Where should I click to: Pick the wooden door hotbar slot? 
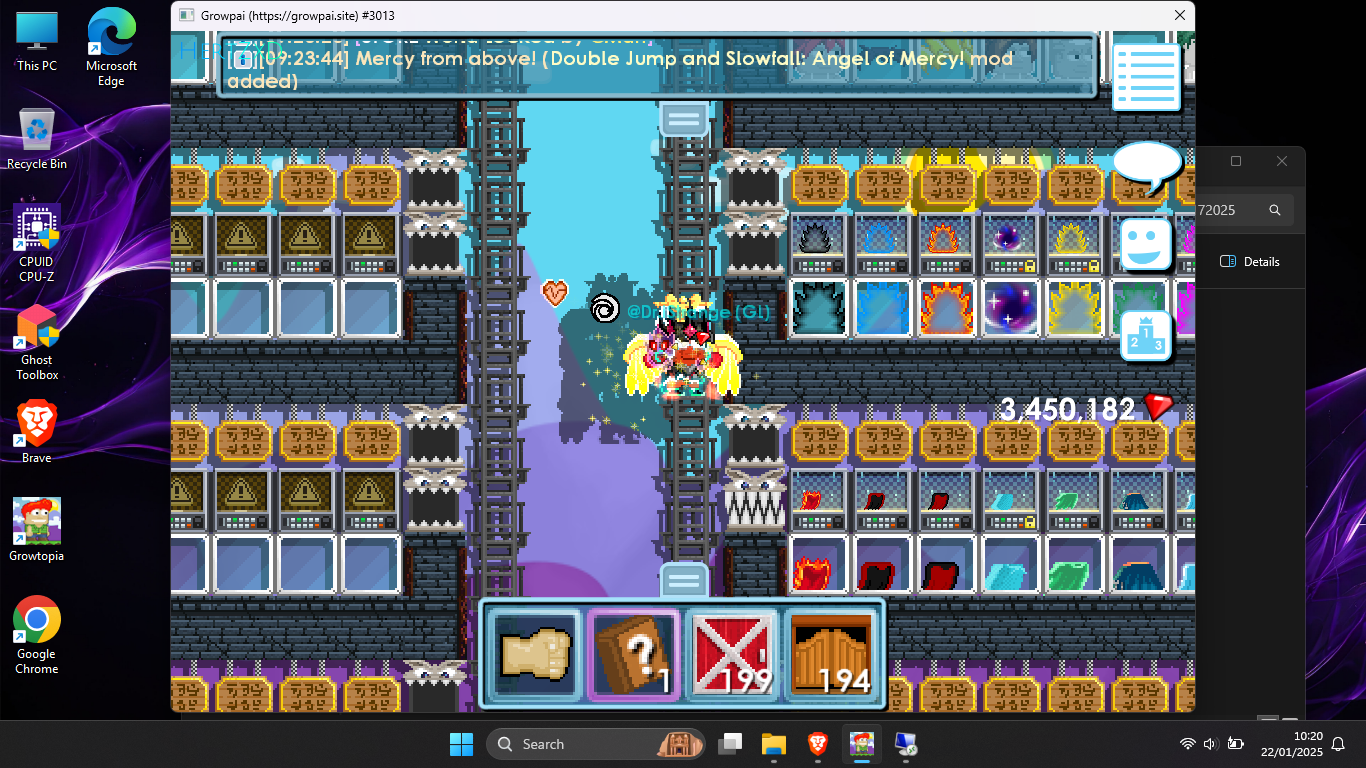pos(830,655)
